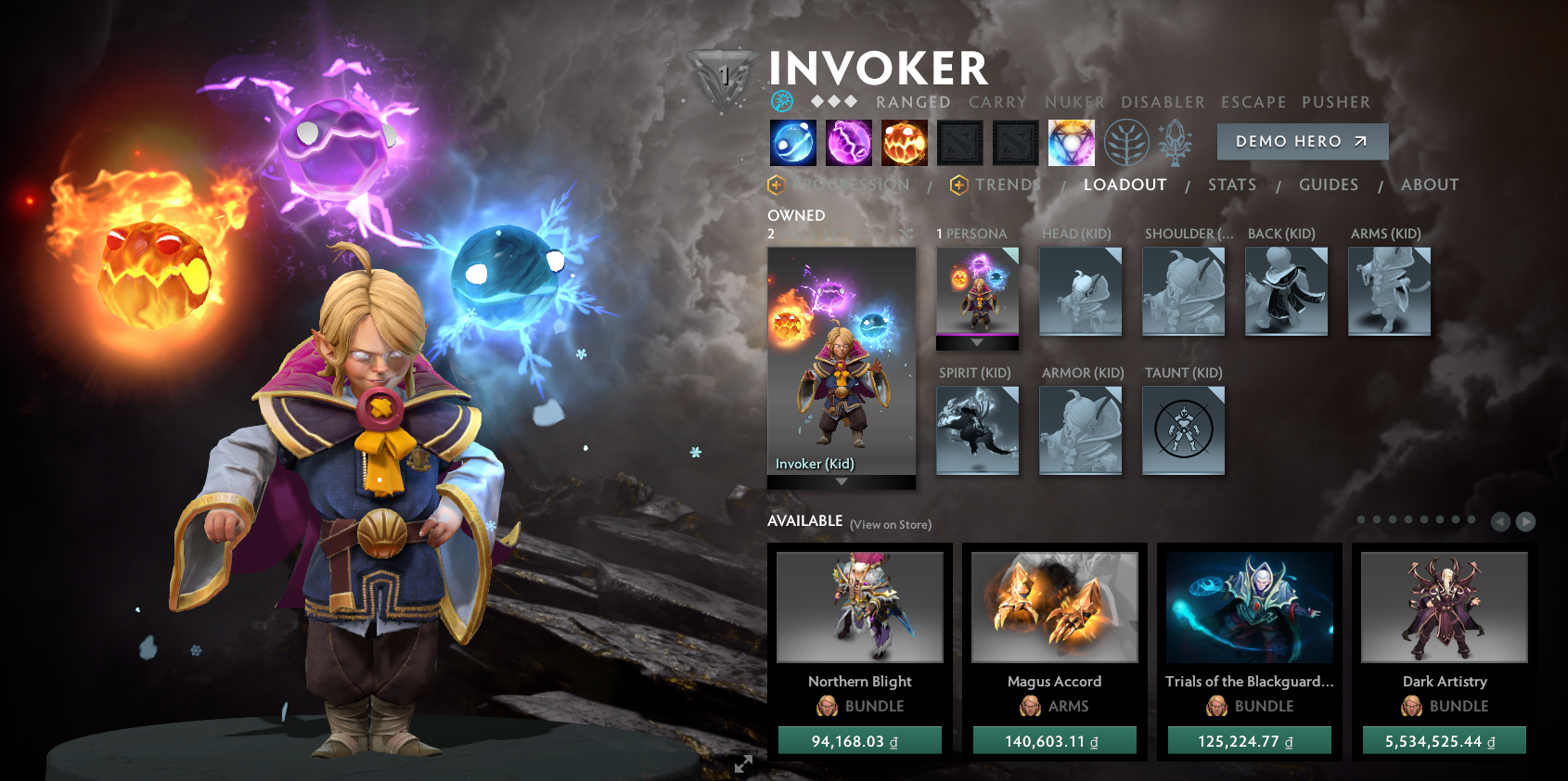Select the Exort ability icon
This screenshot has height=781, width=1568.
905,142
